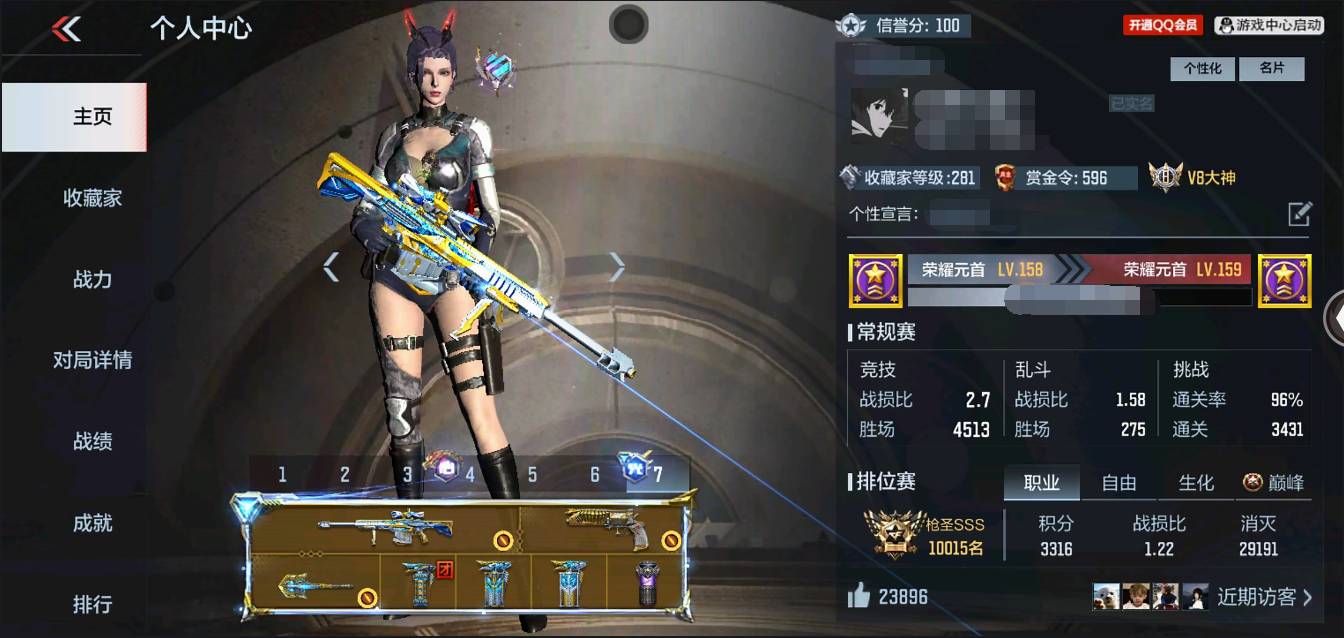Click the 个性化 personalization button

tap(1203, 69)
